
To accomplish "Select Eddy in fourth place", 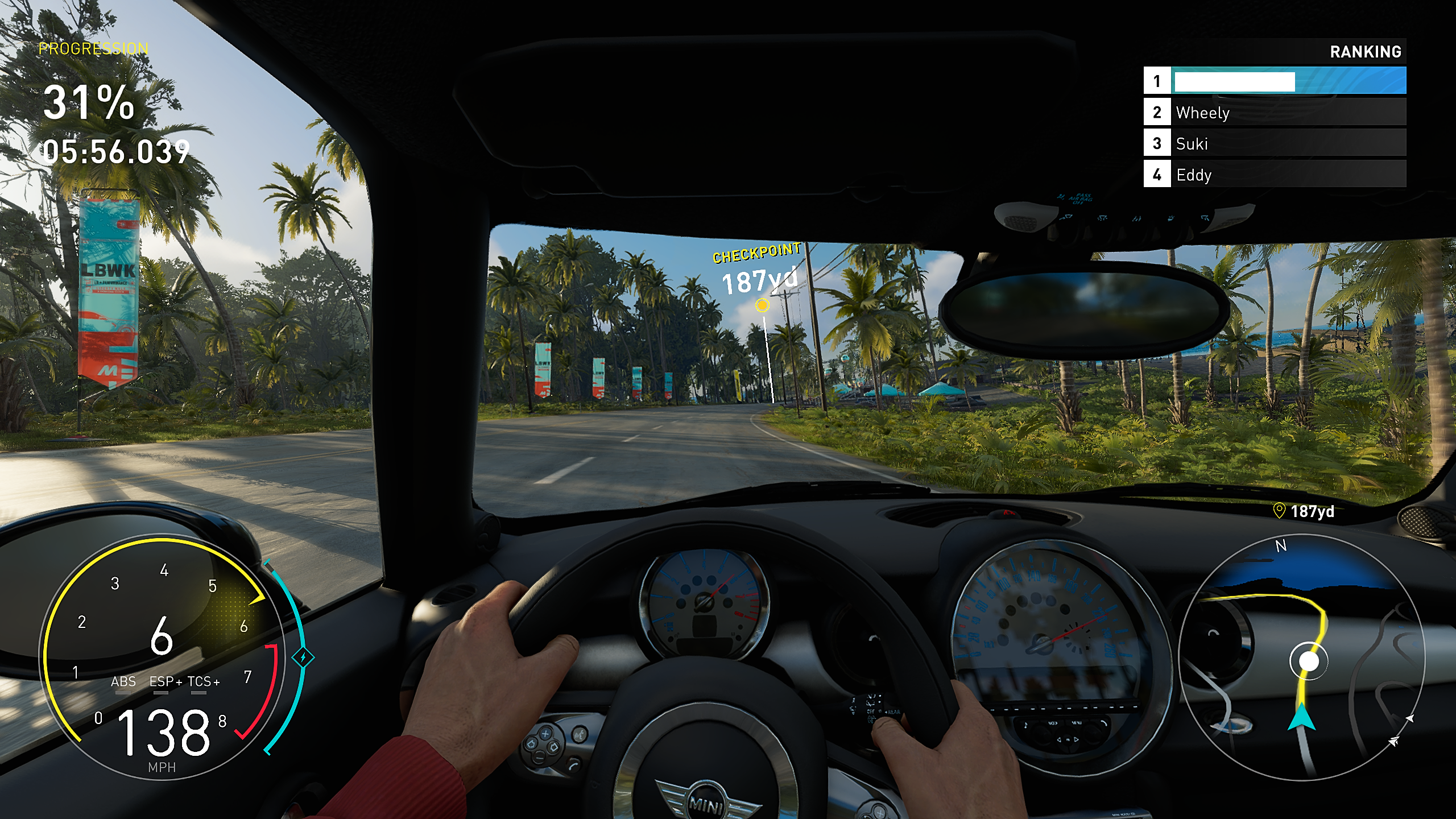I will pos(1194,176).
